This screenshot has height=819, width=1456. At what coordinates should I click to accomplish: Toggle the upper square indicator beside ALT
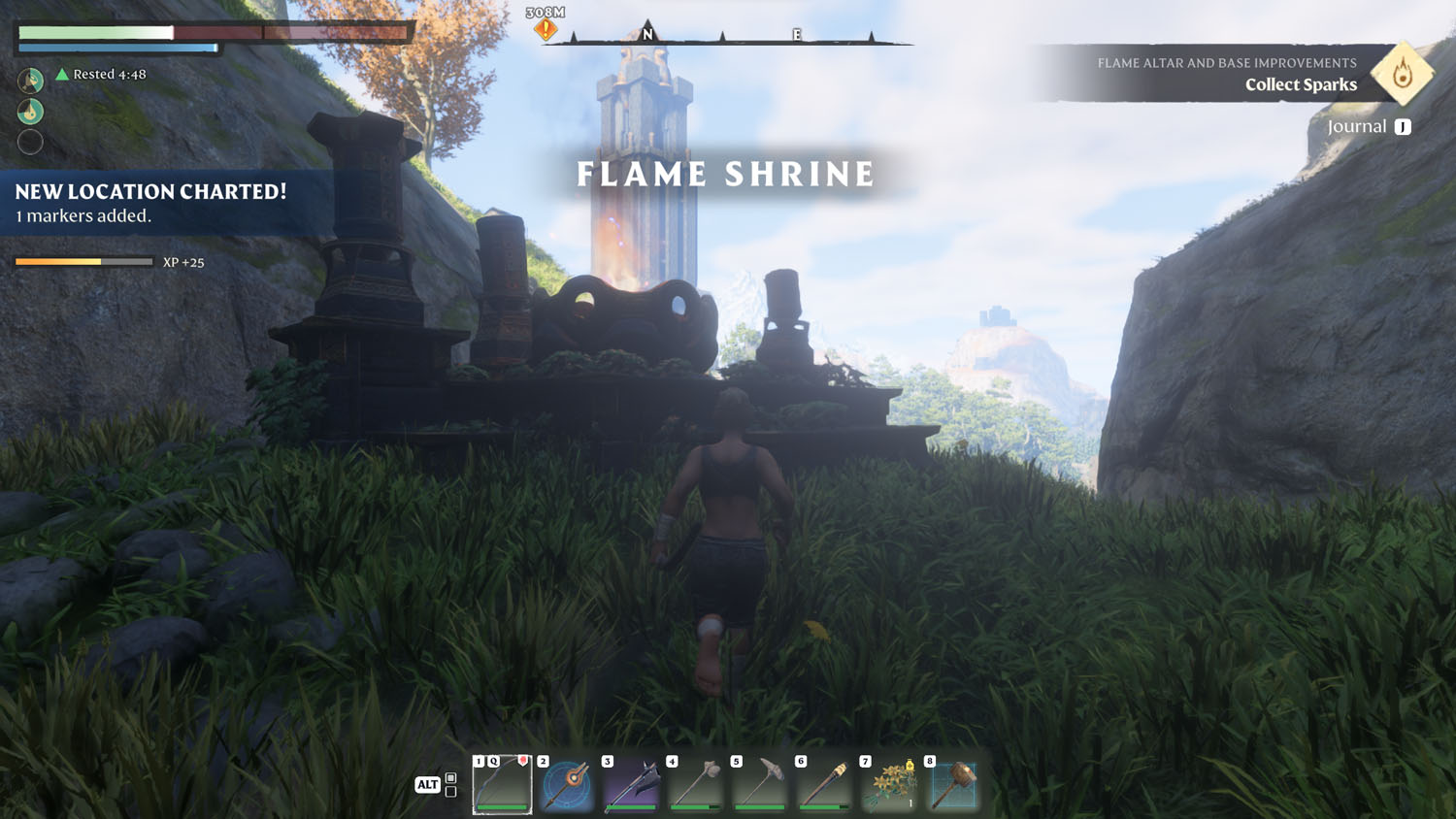(450, 775)
